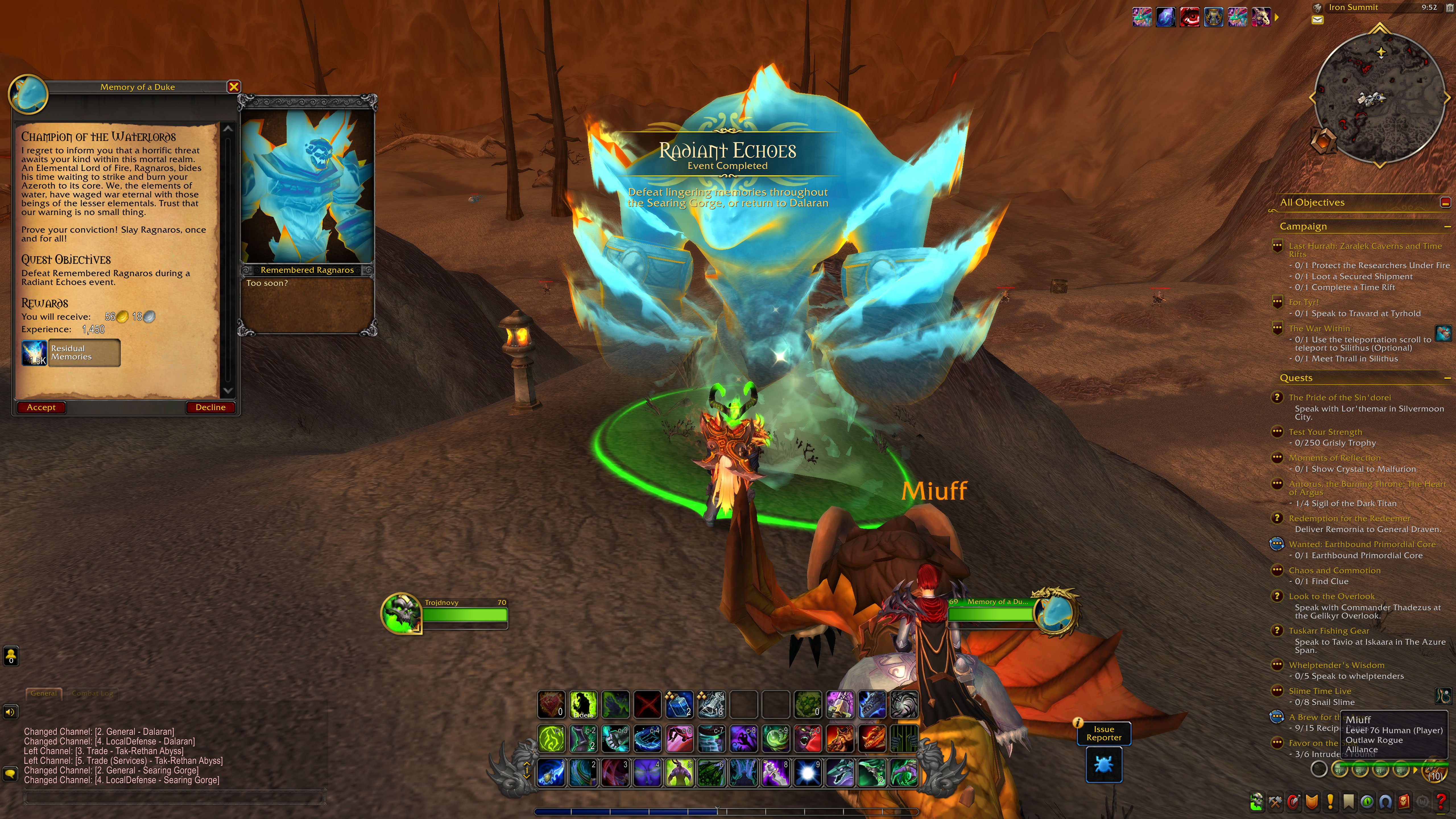Accept the Champion of the Waterlords quest
Screen dimensions: 1456x819
click(41, 408)
